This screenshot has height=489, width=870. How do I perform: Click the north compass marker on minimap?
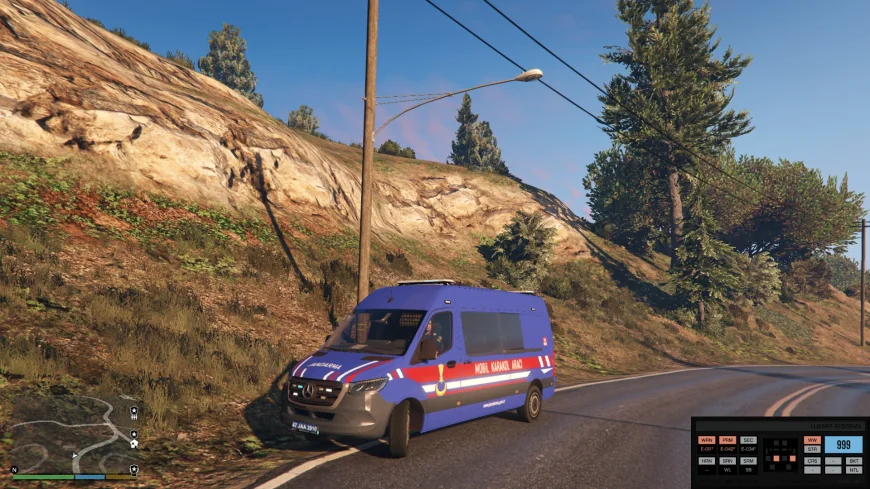[14, 469]
